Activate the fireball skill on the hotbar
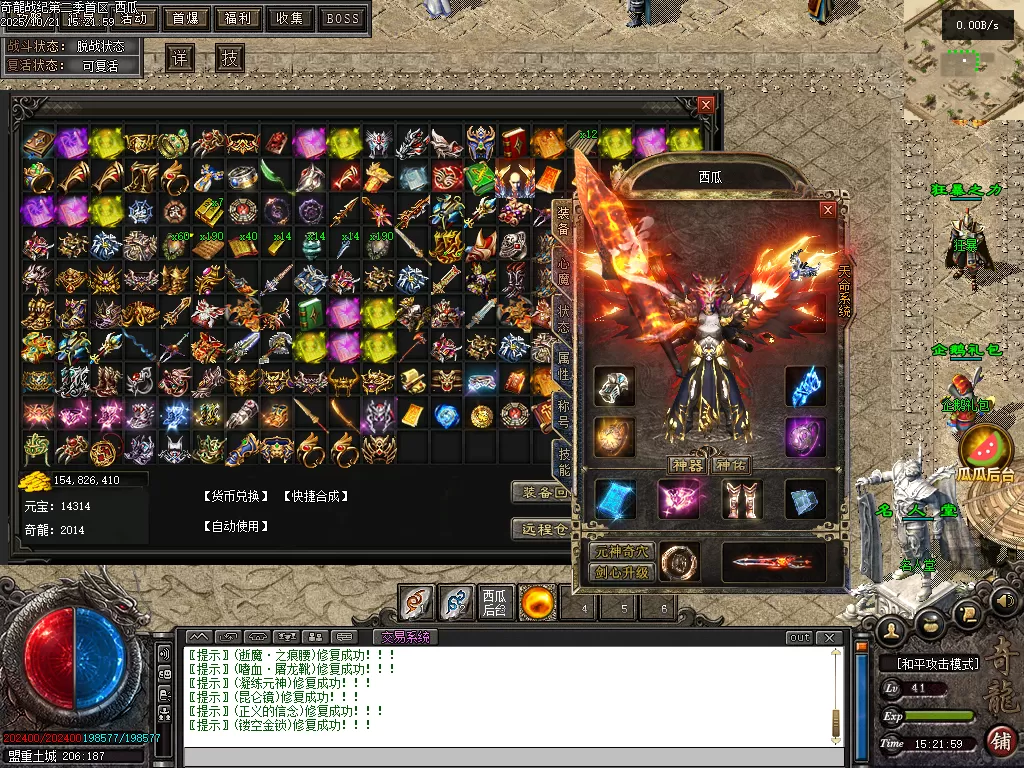 coord(538,602)
